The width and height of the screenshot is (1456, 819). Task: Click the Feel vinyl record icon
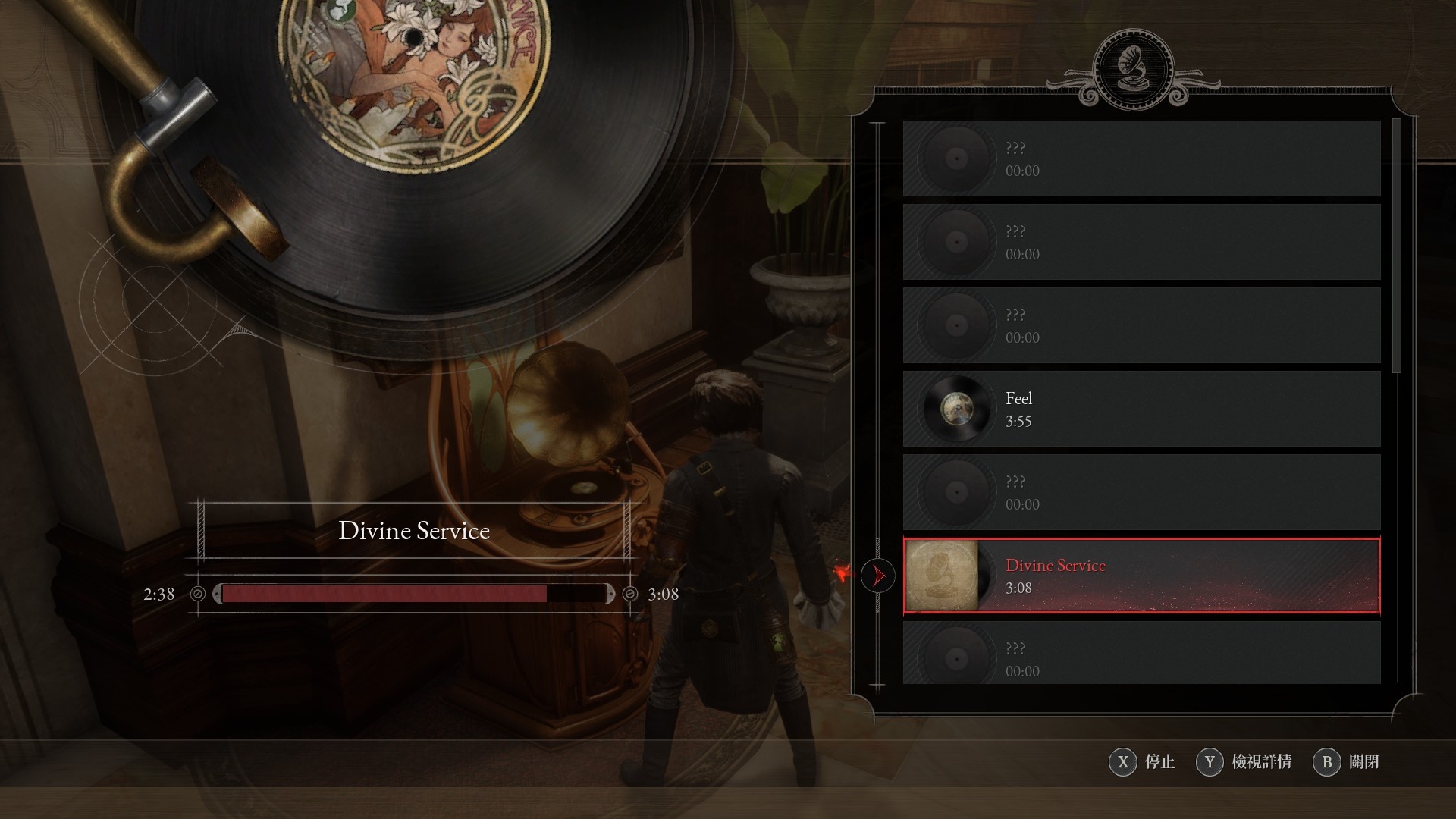coord(956,409)
